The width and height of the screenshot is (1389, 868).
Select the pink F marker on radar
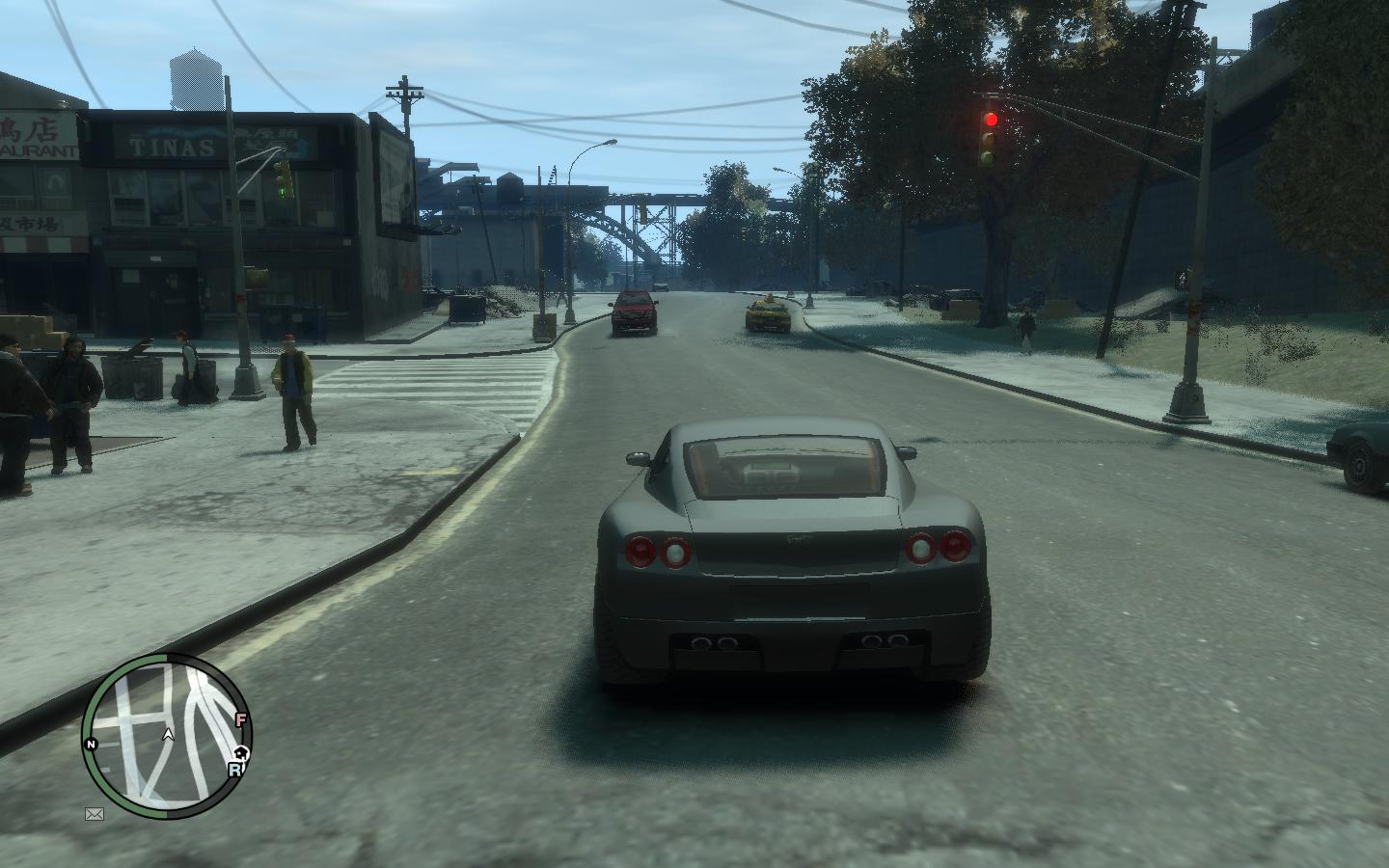241,719
